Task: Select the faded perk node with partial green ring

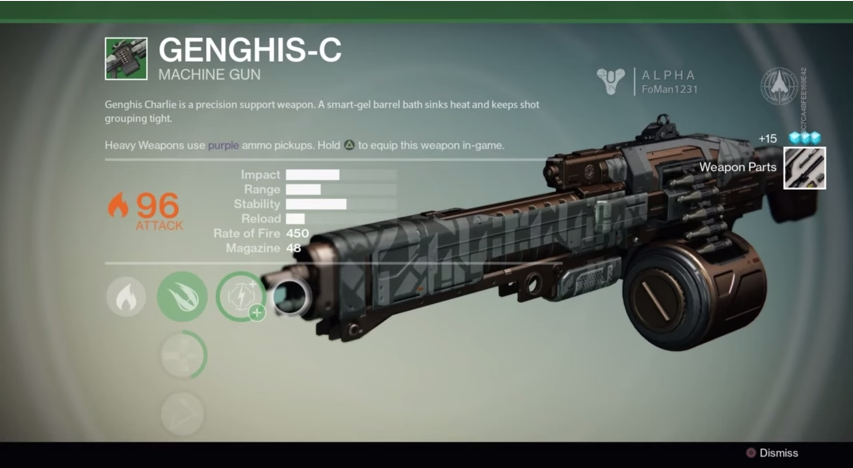Action: [182, 354]
